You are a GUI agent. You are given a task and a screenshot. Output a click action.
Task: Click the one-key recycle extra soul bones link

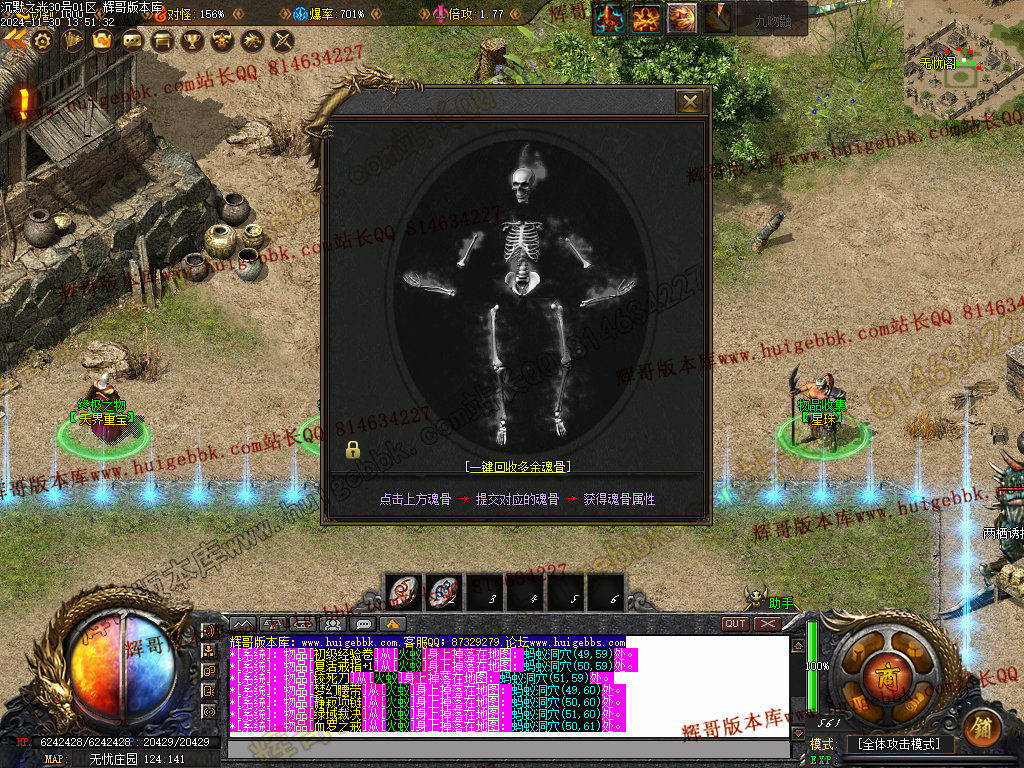(517, 466)
